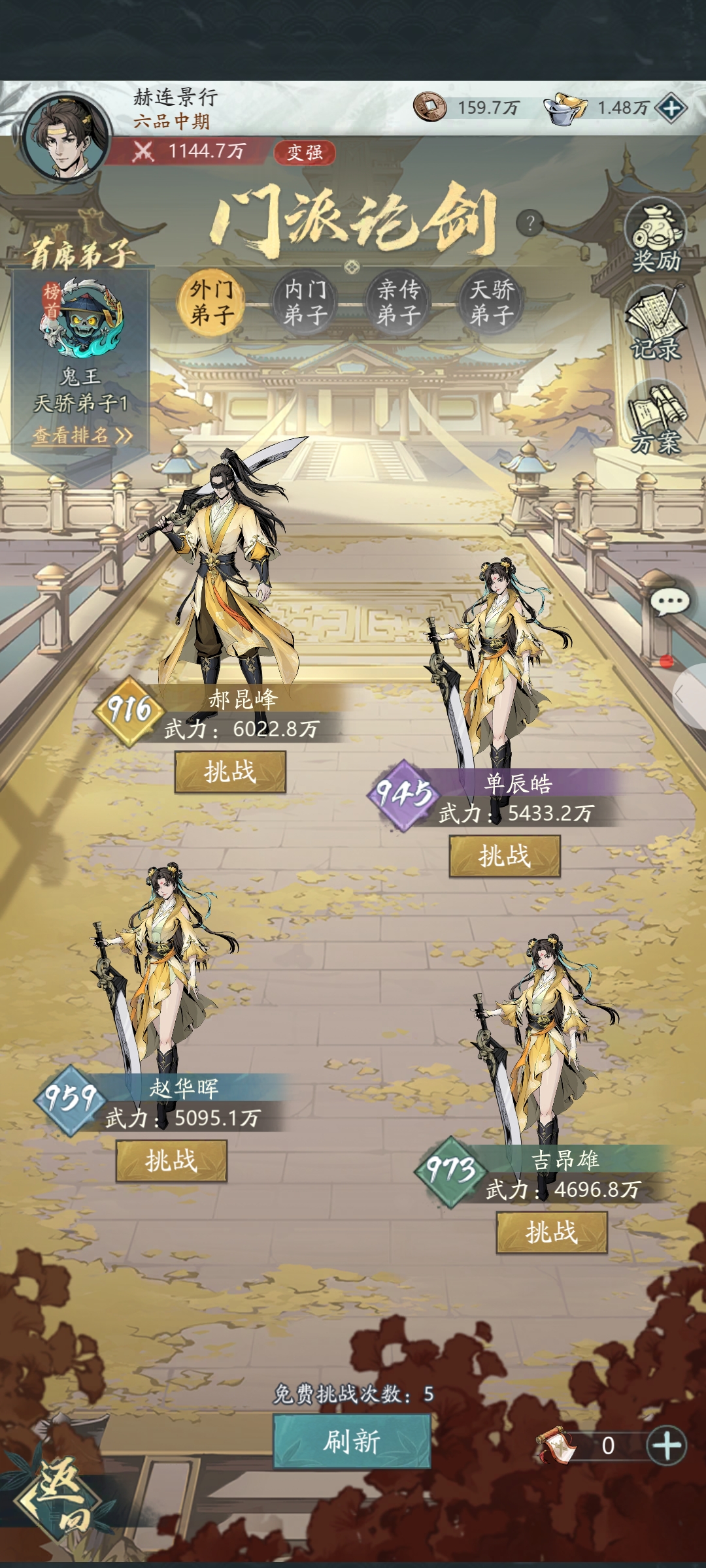The image size is (706, 1568).
Task: Challenge opponent 单辰皓 ranked 945
Action: (504, 856)
